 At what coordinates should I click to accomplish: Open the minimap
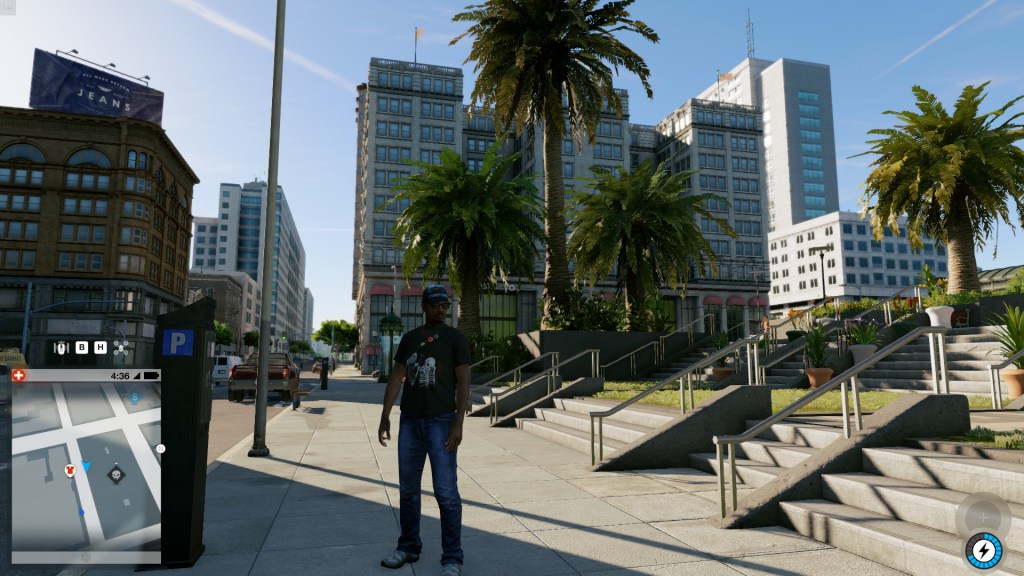pos(85,465)
